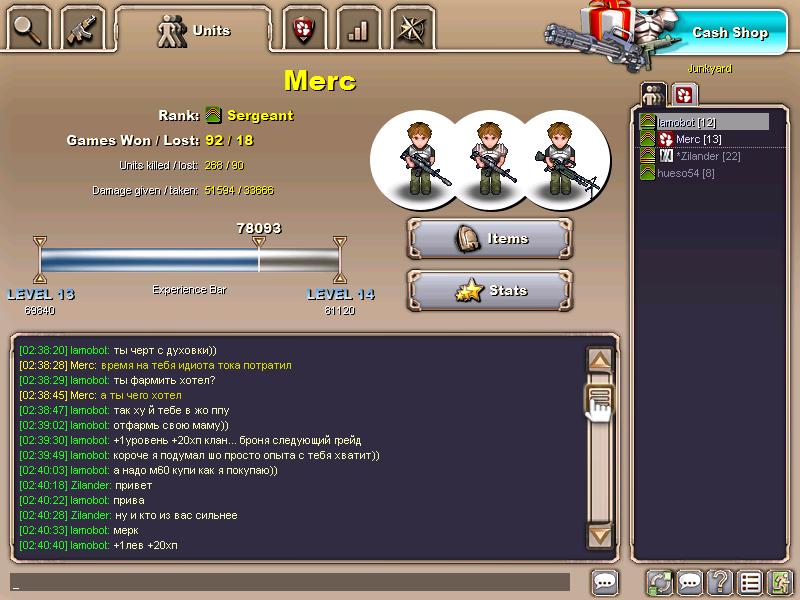Click the chat scroll up arrow
800x600 pixels.
tap(599, 360)
